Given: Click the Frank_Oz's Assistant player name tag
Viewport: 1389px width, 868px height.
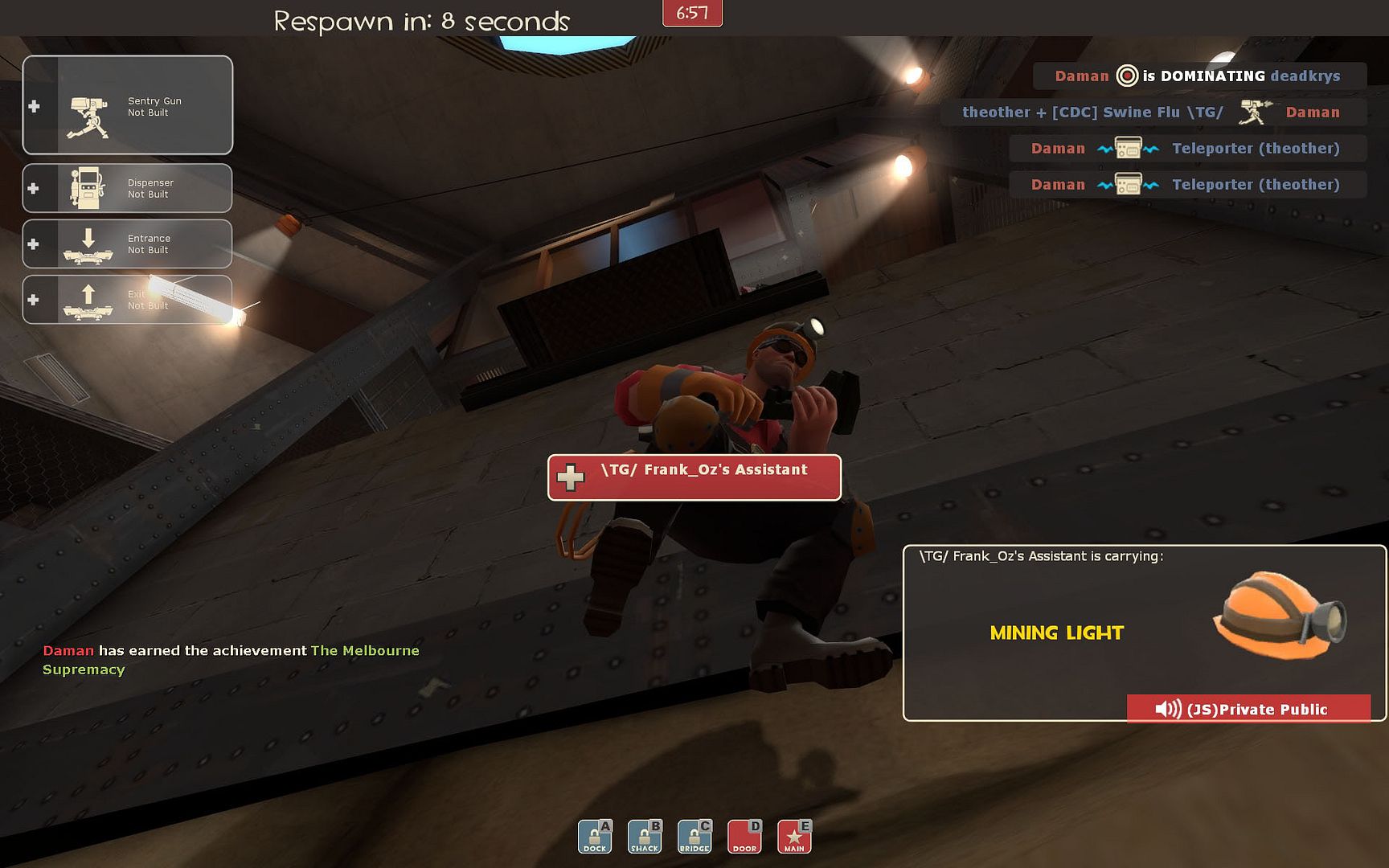Looking at the screenshot, I should tap(694, 477).
